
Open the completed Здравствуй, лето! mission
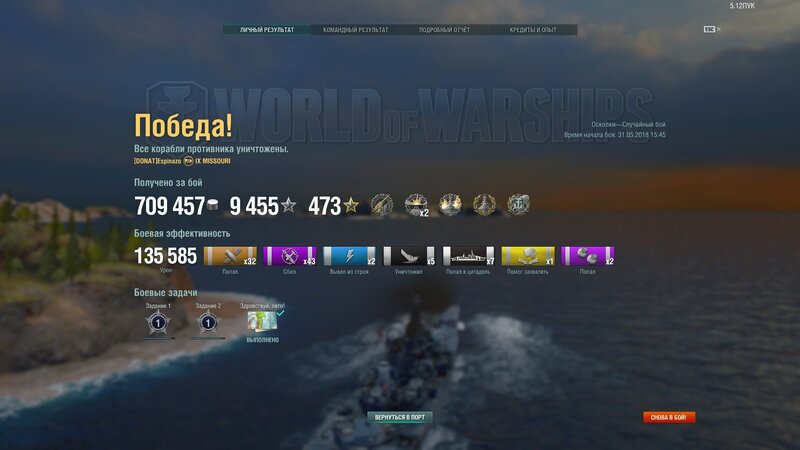pos(263,323)
